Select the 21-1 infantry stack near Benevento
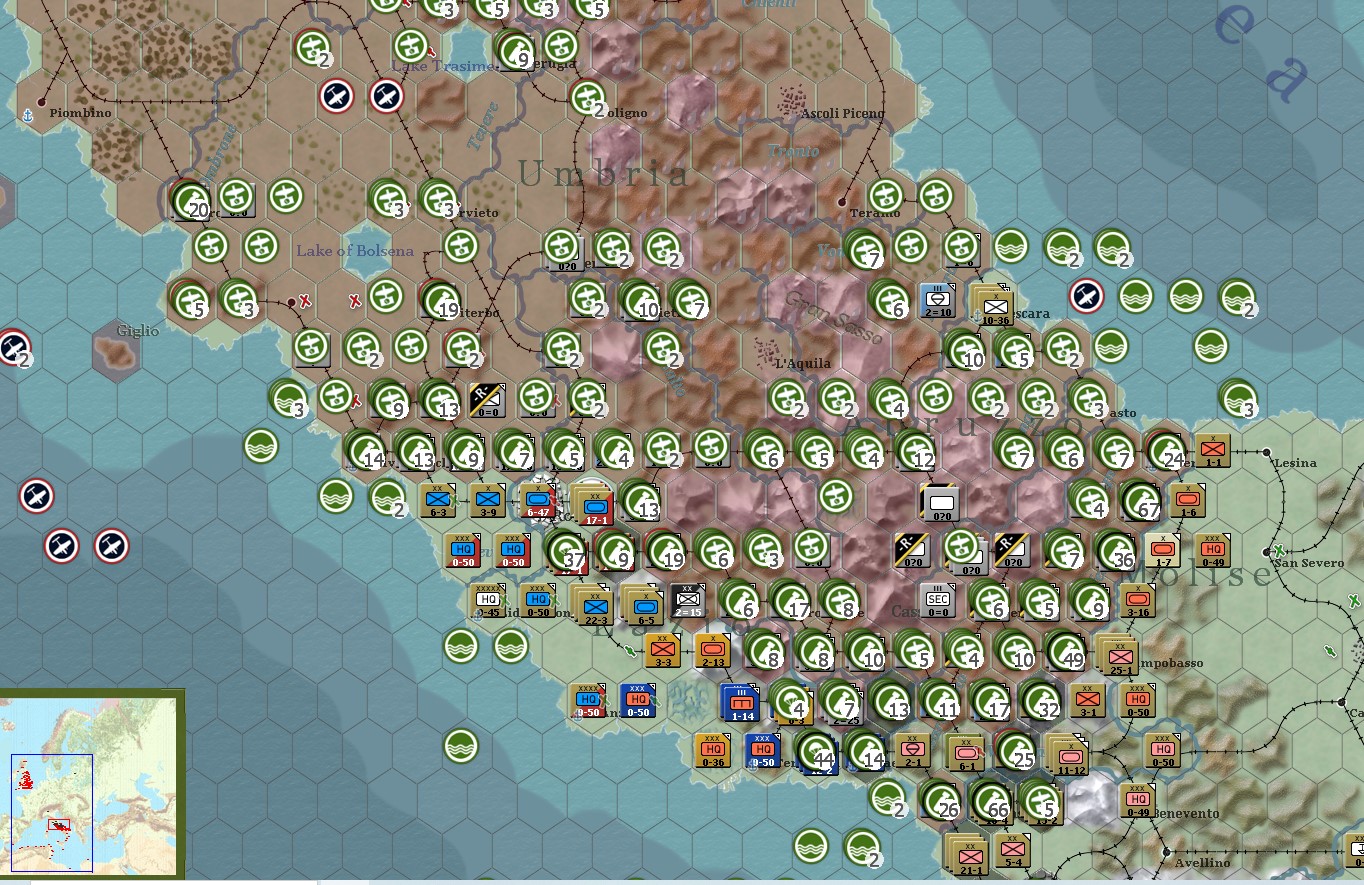Screen dimensions: 1364x885 [969, 856]
